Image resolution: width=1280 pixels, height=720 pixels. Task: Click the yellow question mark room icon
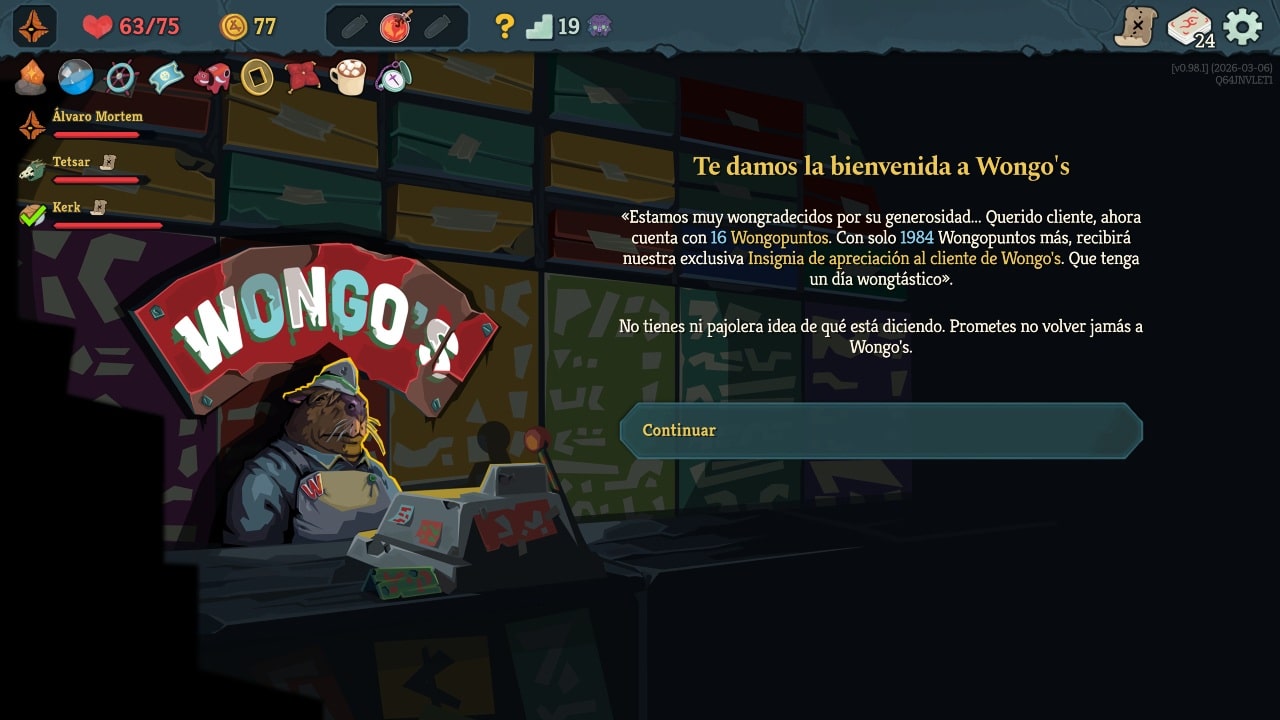point(505,26)
